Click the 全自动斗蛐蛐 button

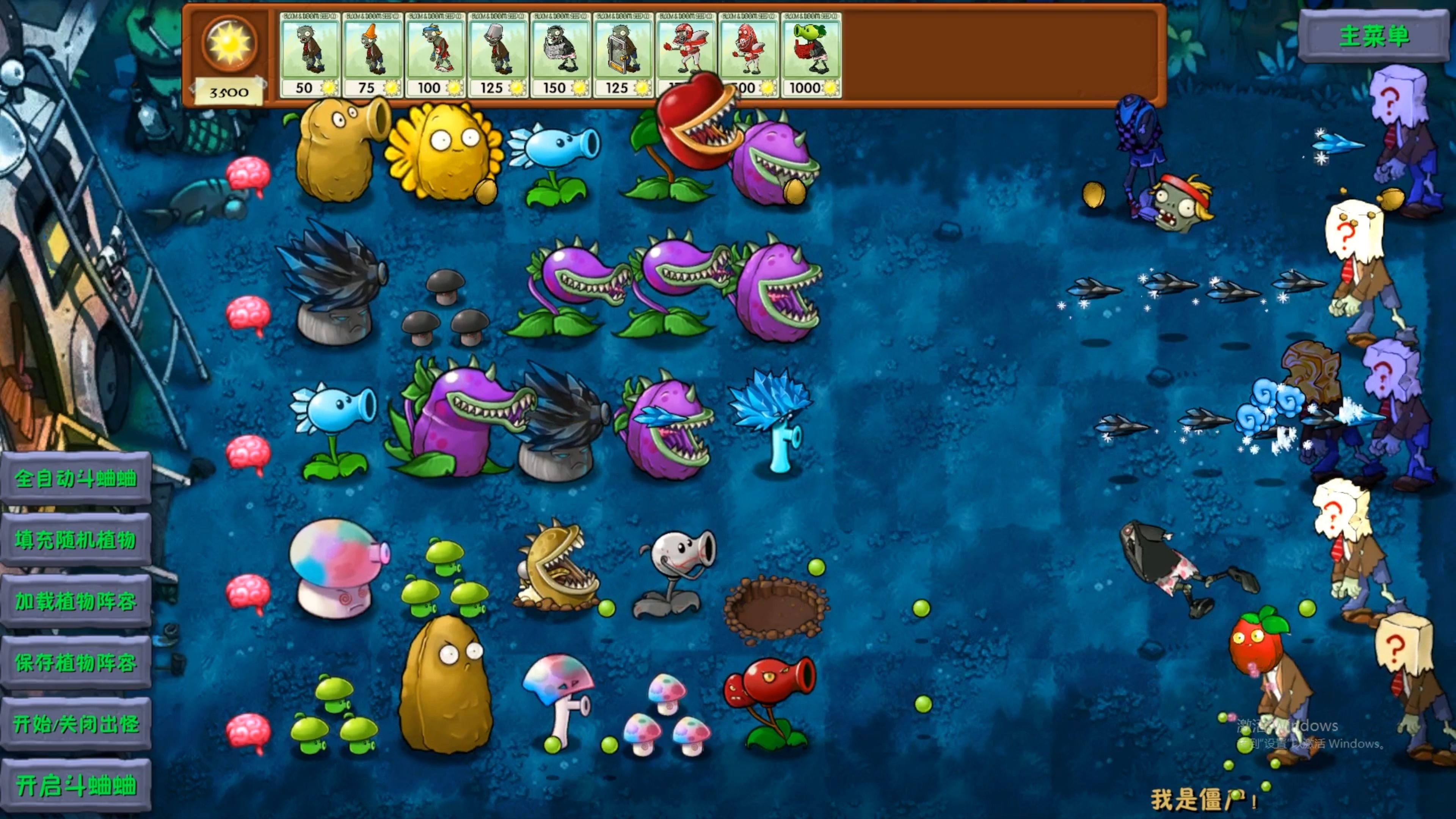click(76, 479)
